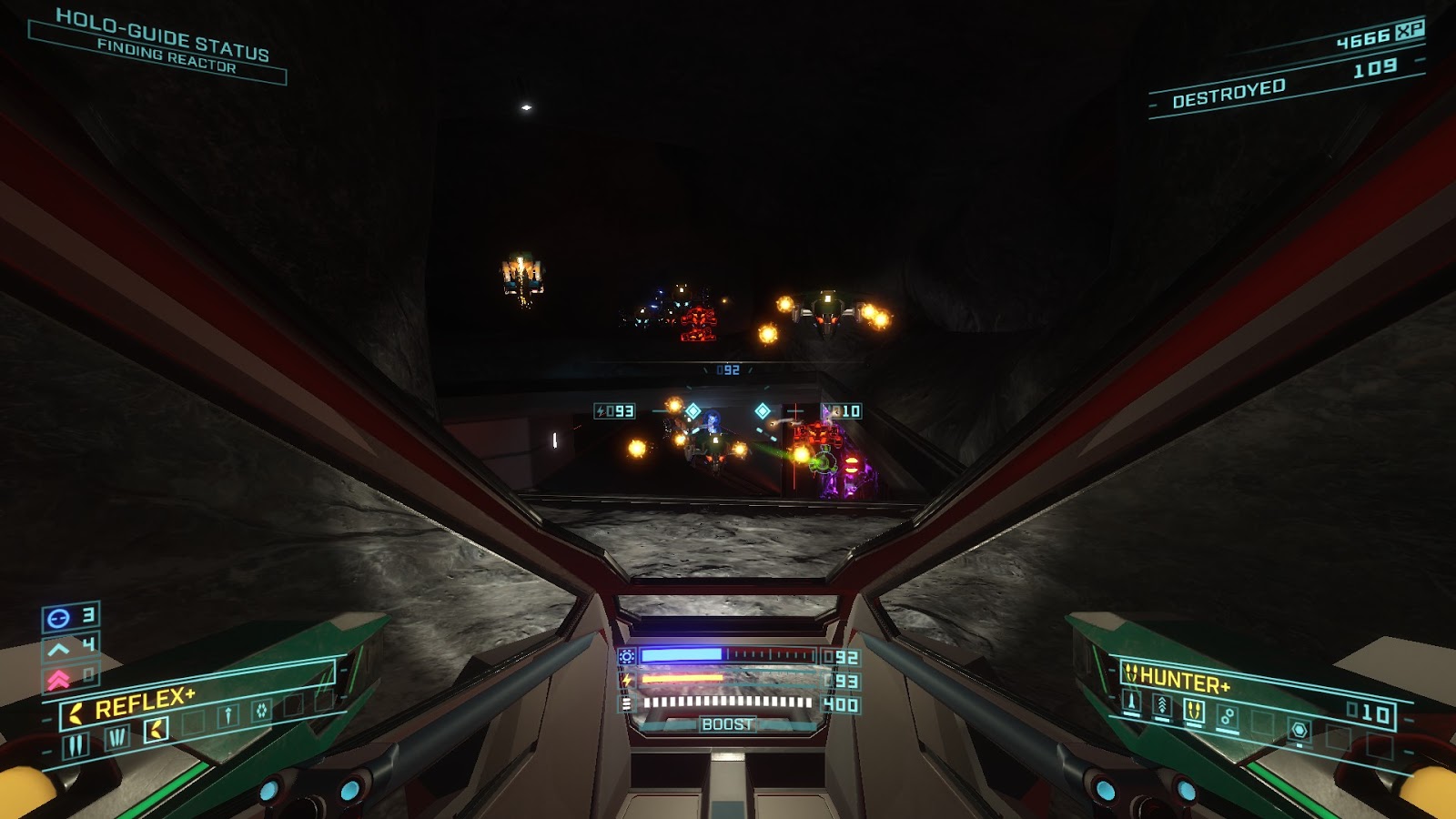Screen dimensions: 1456x819
Task: Select the HOLO-GUIDE STATUS header
Action: coord(164,27)
